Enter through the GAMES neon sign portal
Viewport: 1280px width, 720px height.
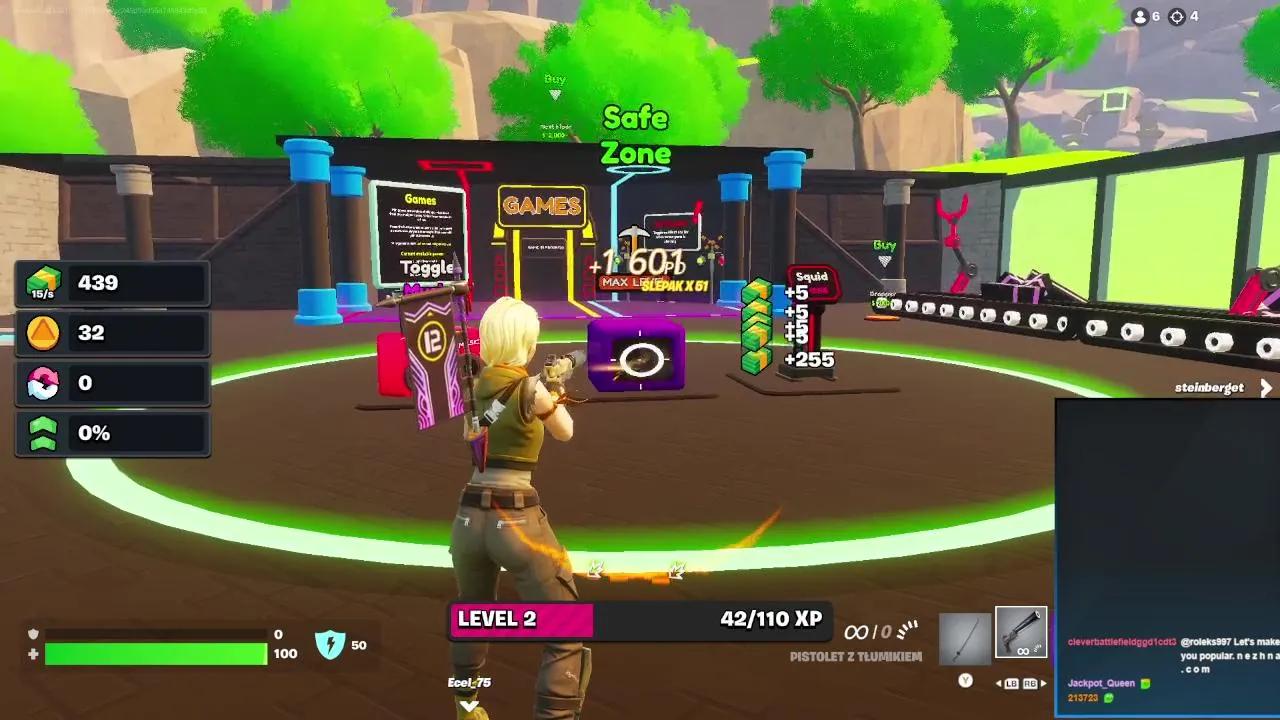tap(540, 208)
